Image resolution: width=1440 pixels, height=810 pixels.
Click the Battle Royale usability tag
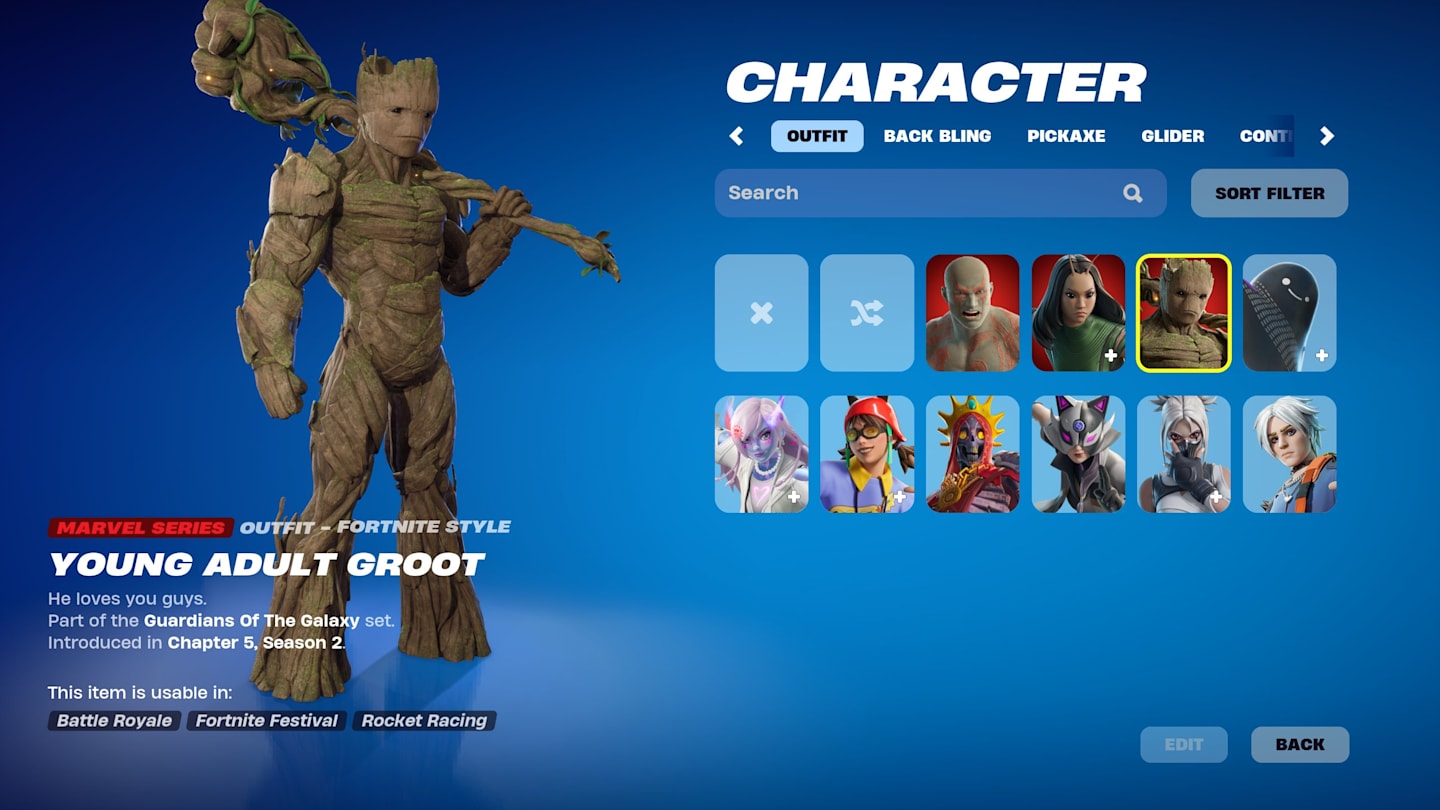112,720
